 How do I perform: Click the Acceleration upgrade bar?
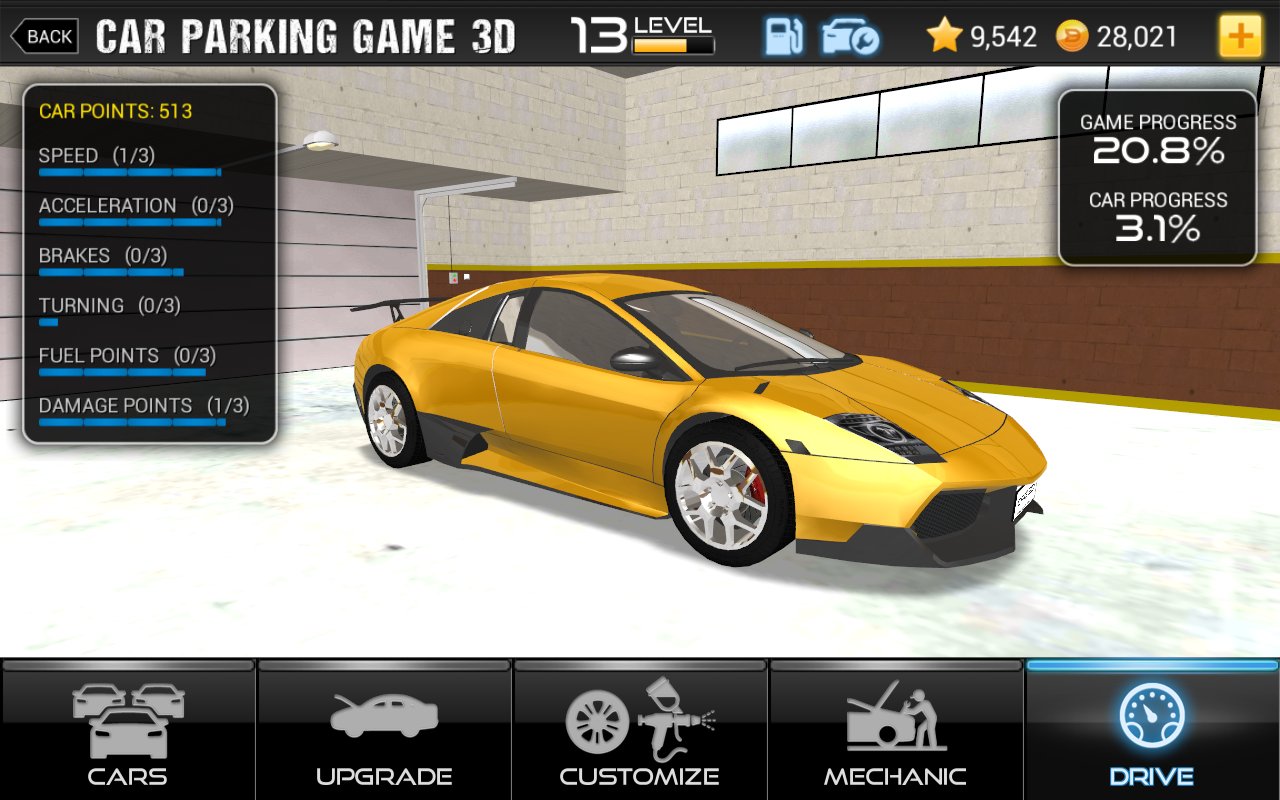coord(130,222)
